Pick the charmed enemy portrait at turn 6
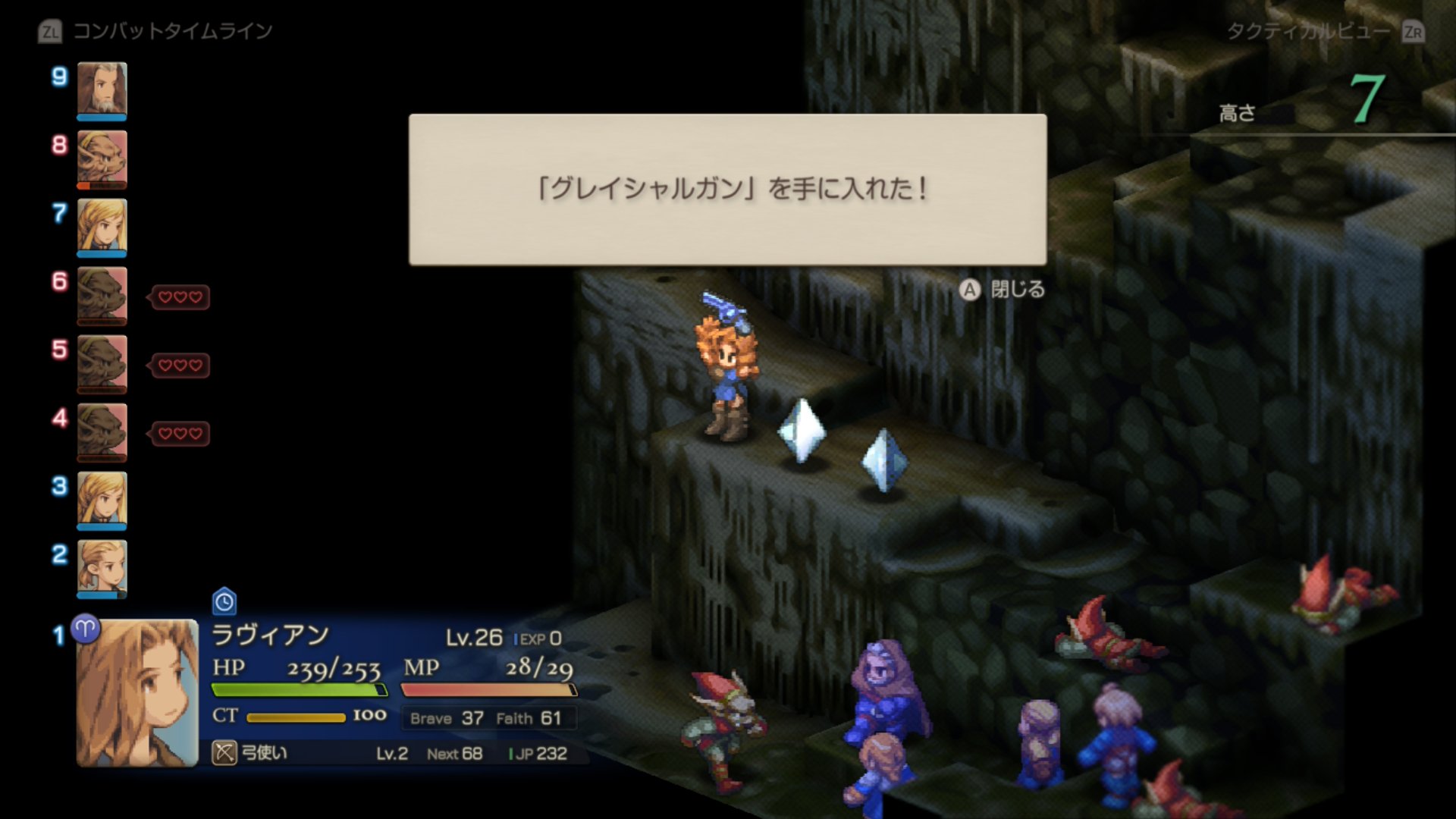This screenshot has width=1456, height=819. (102, 294)
